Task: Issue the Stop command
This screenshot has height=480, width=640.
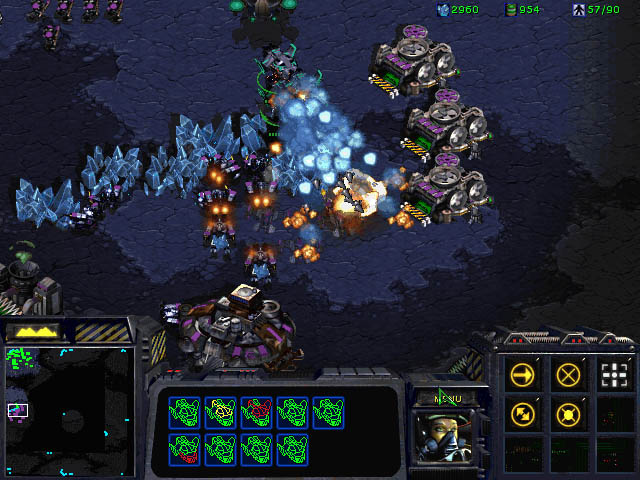Action: point(568,376)
